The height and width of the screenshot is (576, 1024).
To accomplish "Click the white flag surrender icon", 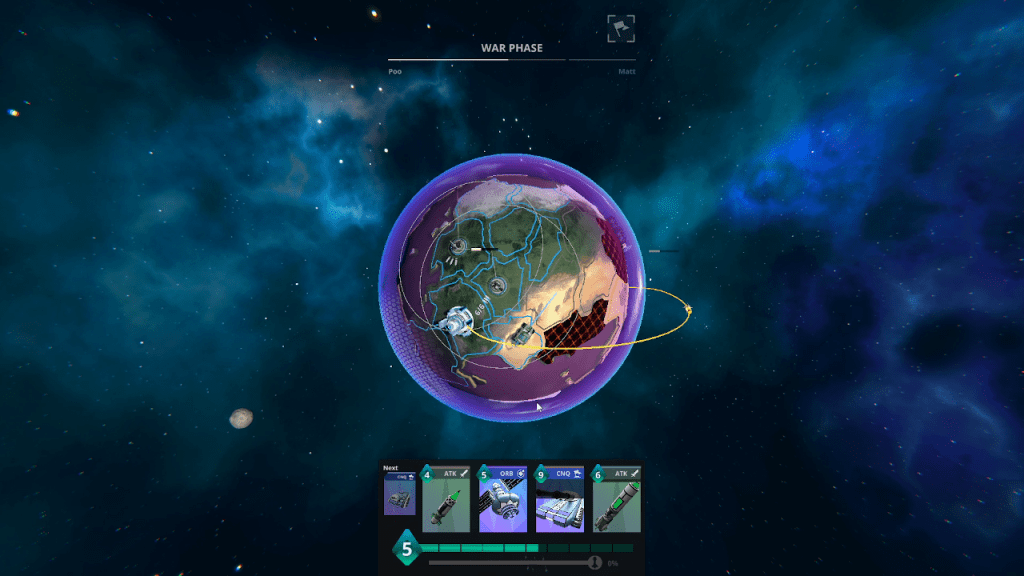I will 621,28.
